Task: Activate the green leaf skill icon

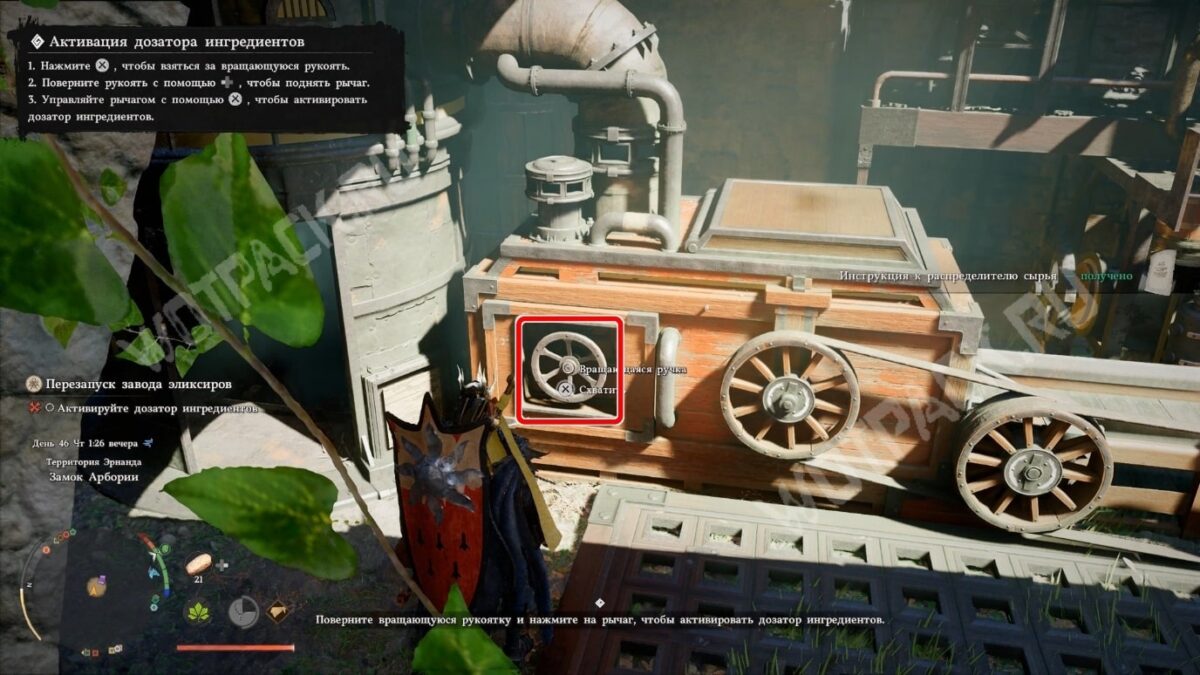Action: [x=198, y=611]
